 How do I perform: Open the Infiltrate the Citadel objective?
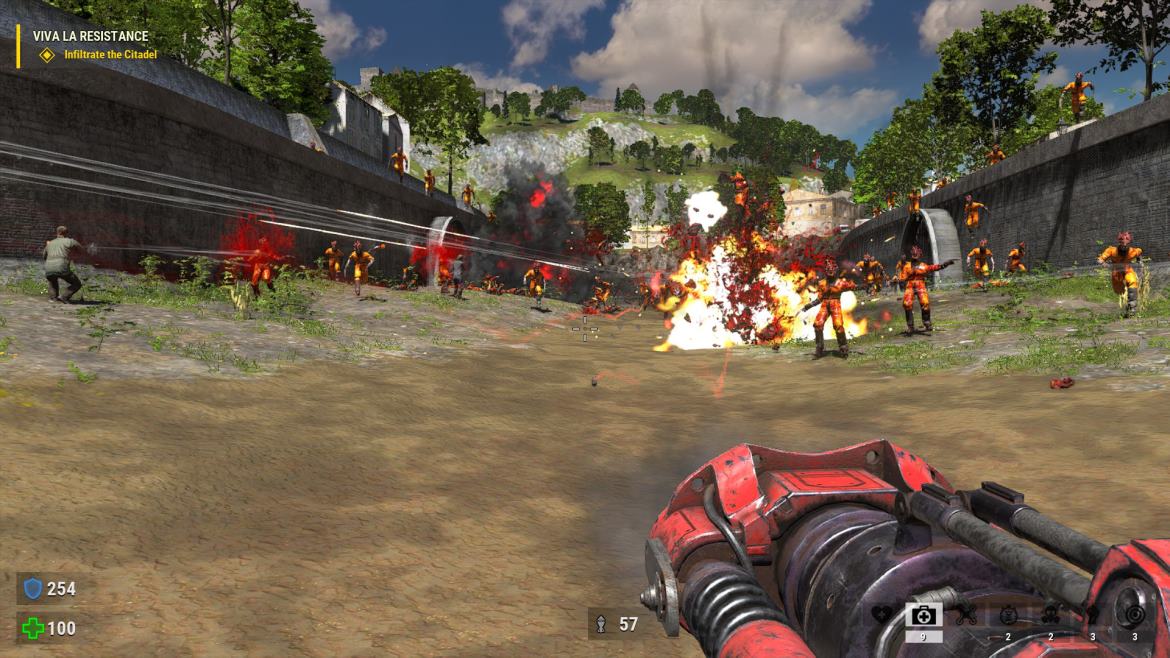[x=110, y=54]
